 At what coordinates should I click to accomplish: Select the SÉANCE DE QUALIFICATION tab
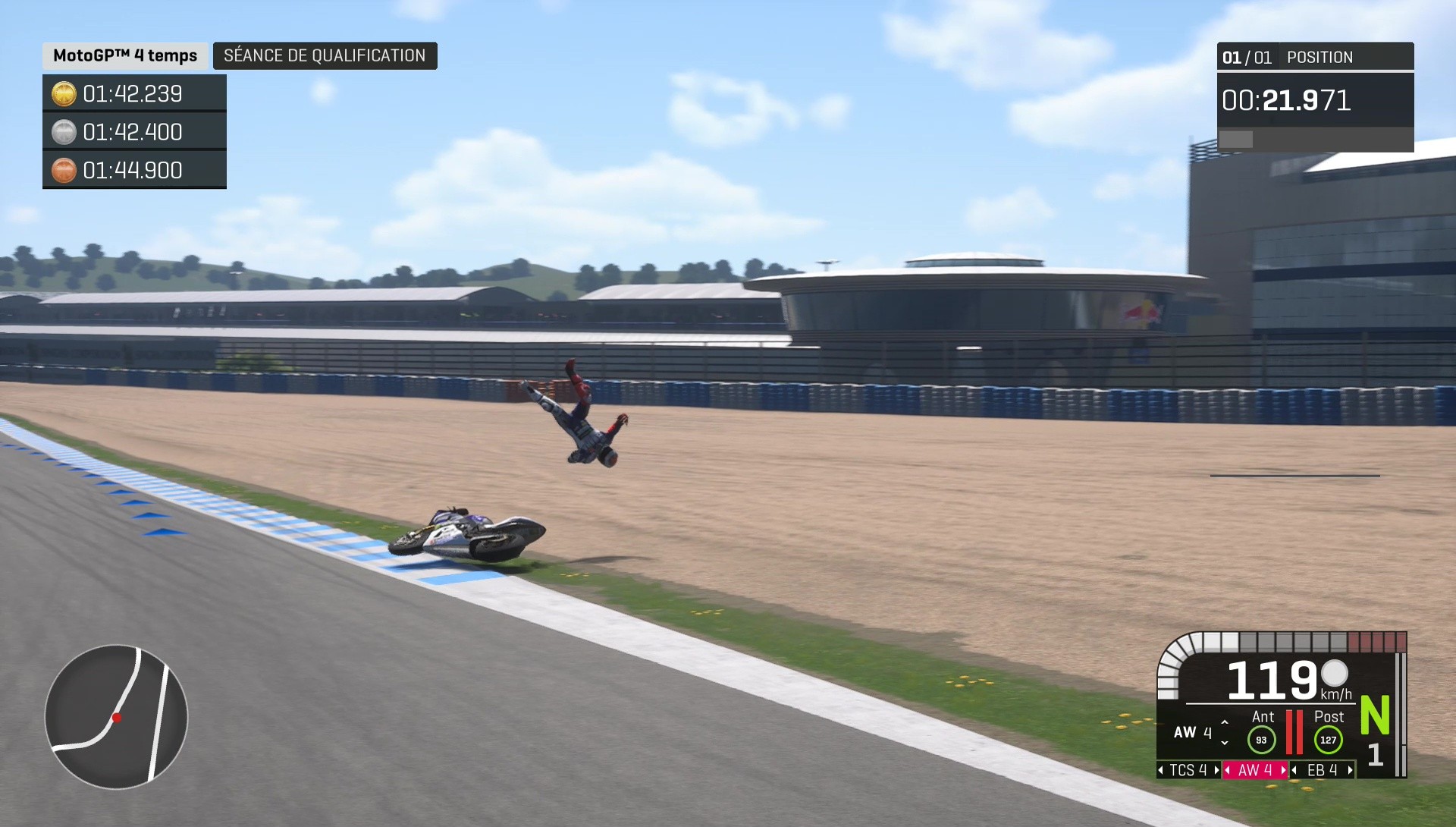325,55
